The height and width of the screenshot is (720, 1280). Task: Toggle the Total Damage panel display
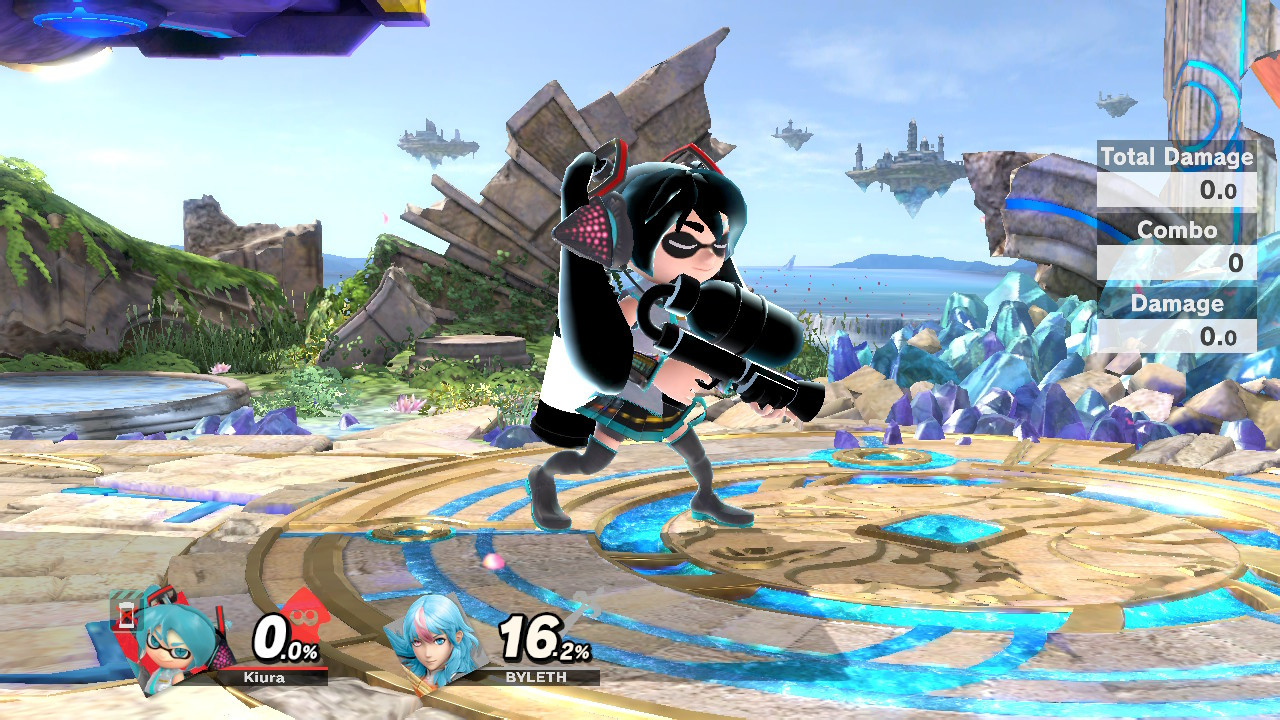point(1176,157)
